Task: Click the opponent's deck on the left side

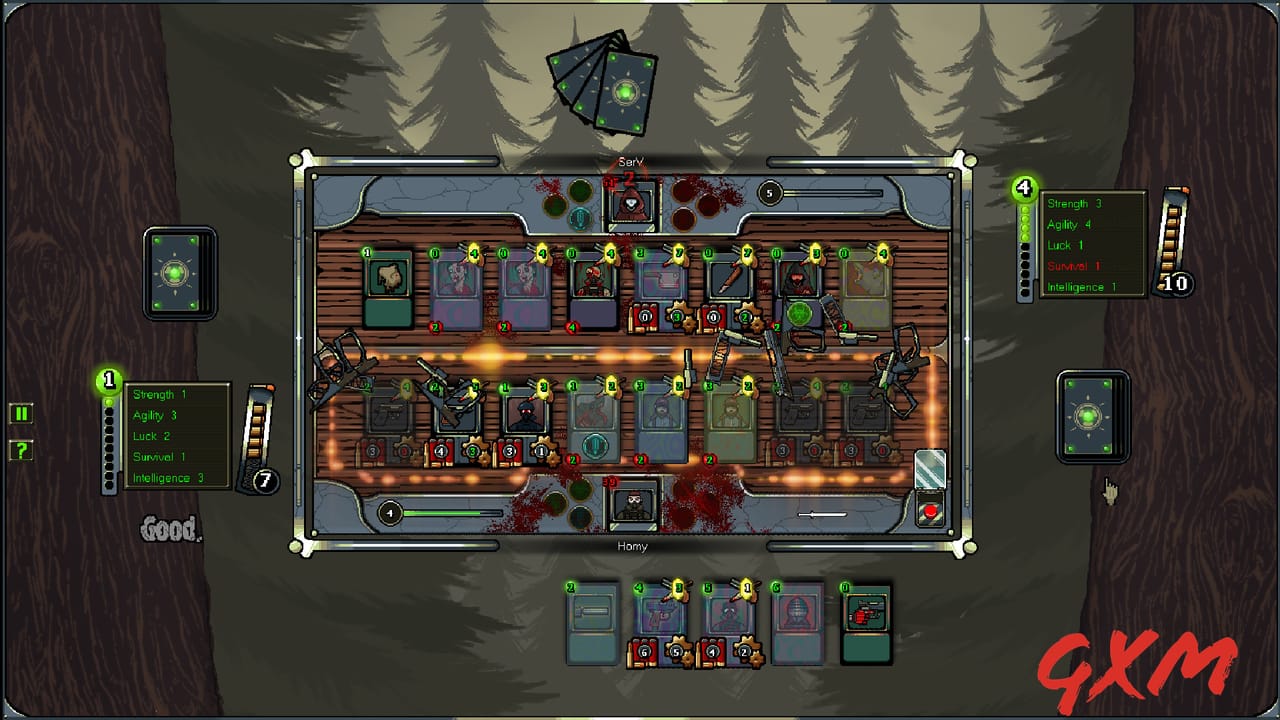Action: pyautogui.click(x=180, y=272)
